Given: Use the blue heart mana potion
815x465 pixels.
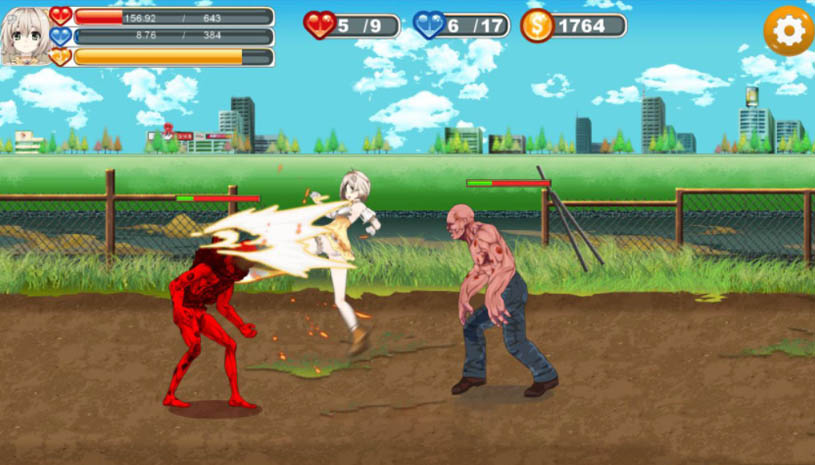Looking at the screenshot, I should tap(429, 25).
